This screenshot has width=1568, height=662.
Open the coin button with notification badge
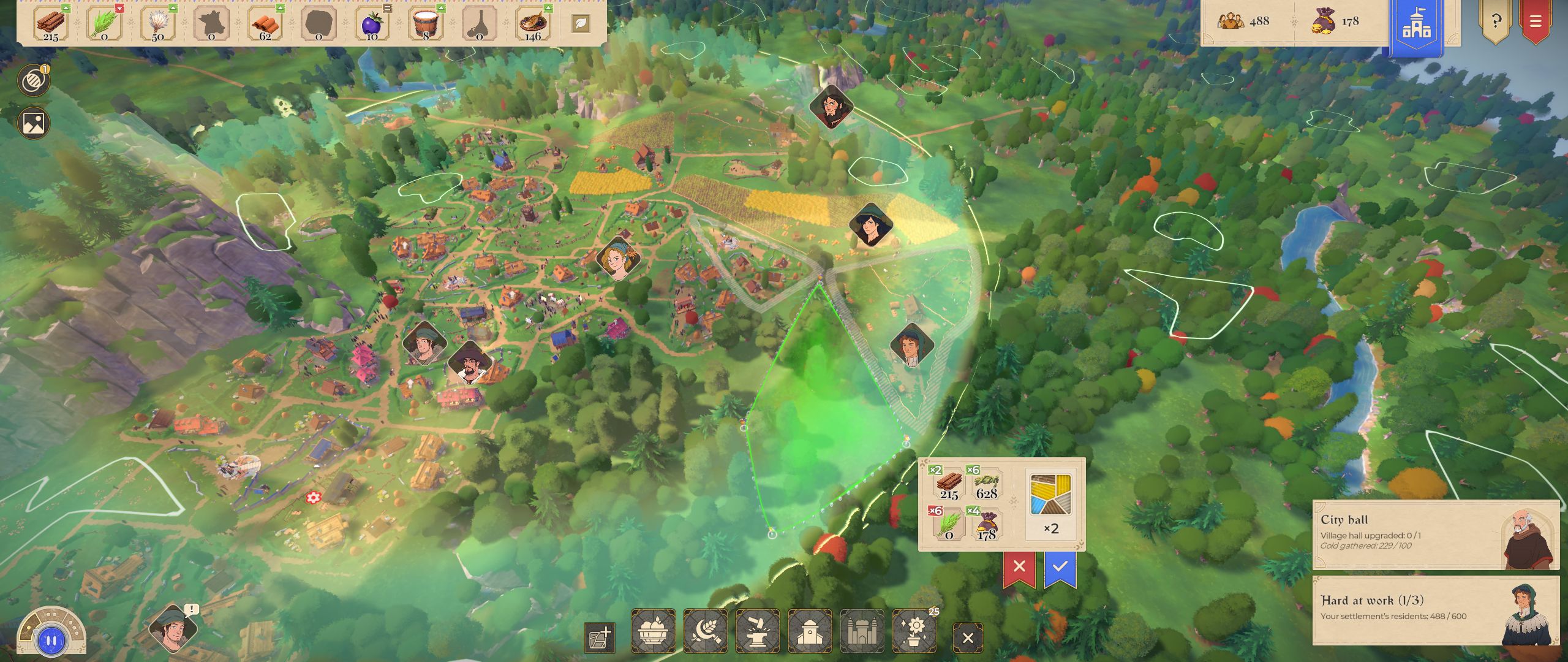[x=33, y=81]
